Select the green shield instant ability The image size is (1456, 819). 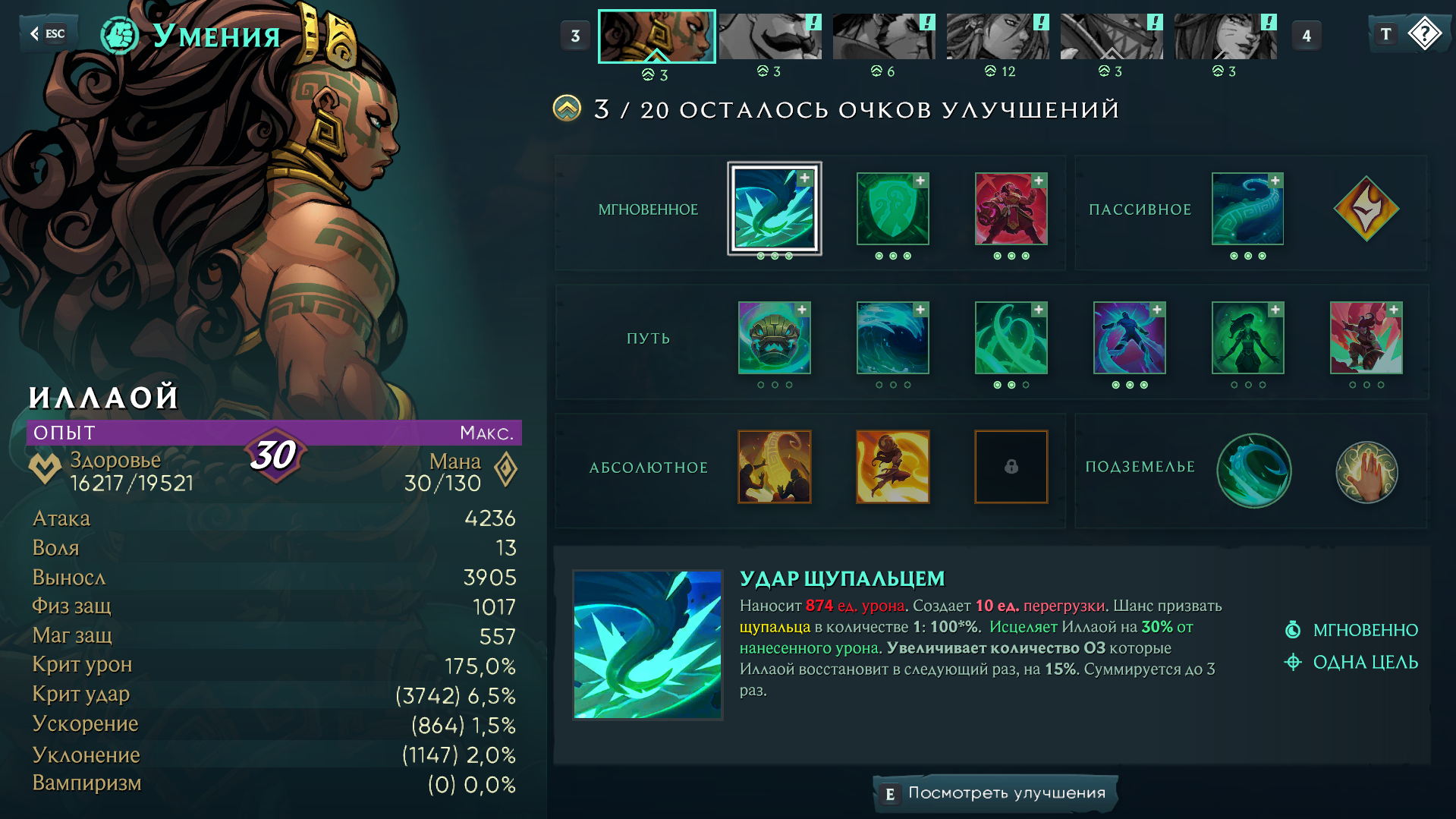click(892, 209)
